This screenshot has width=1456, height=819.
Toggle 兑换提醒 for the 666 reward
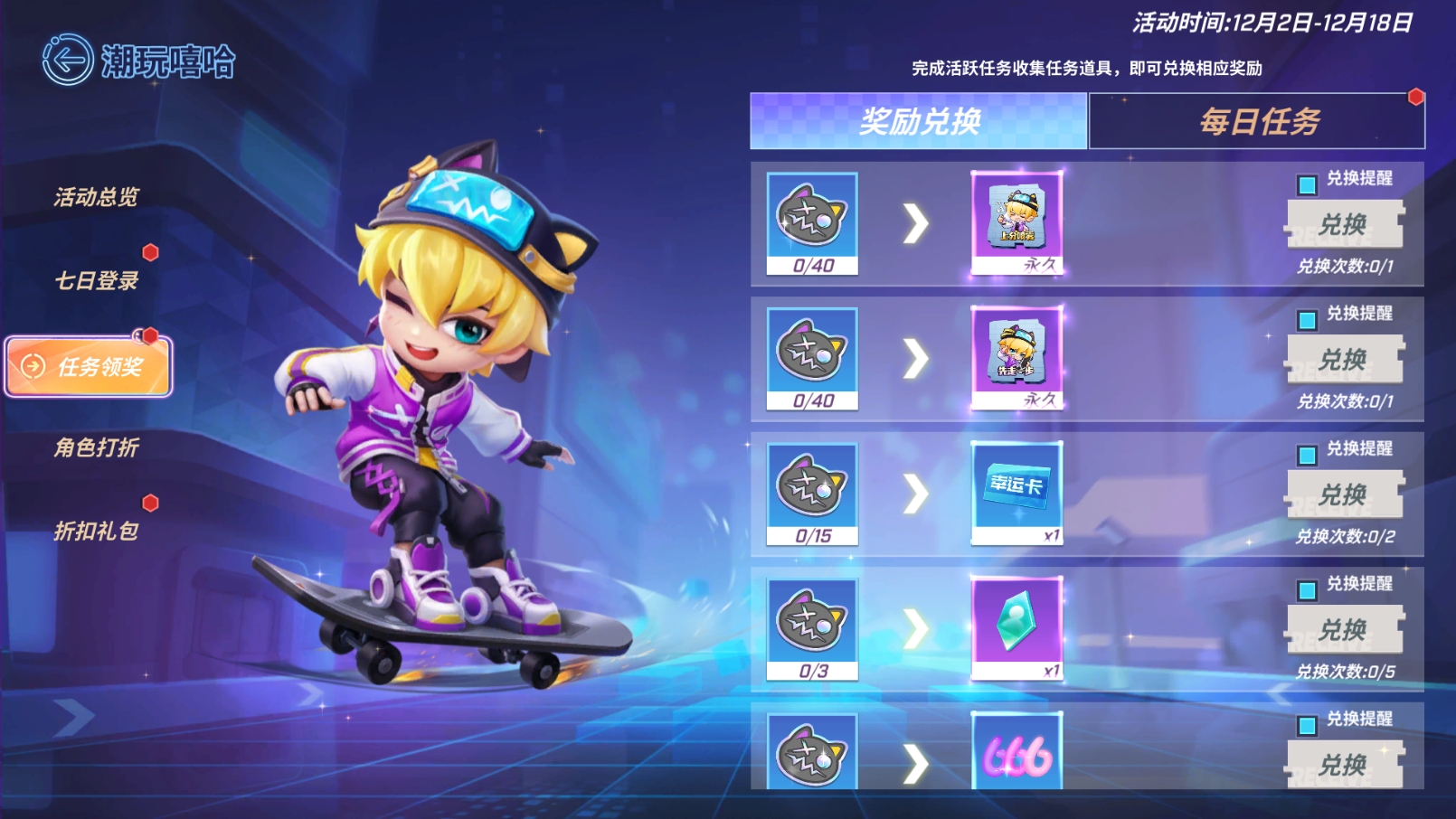coord(1307,725)
